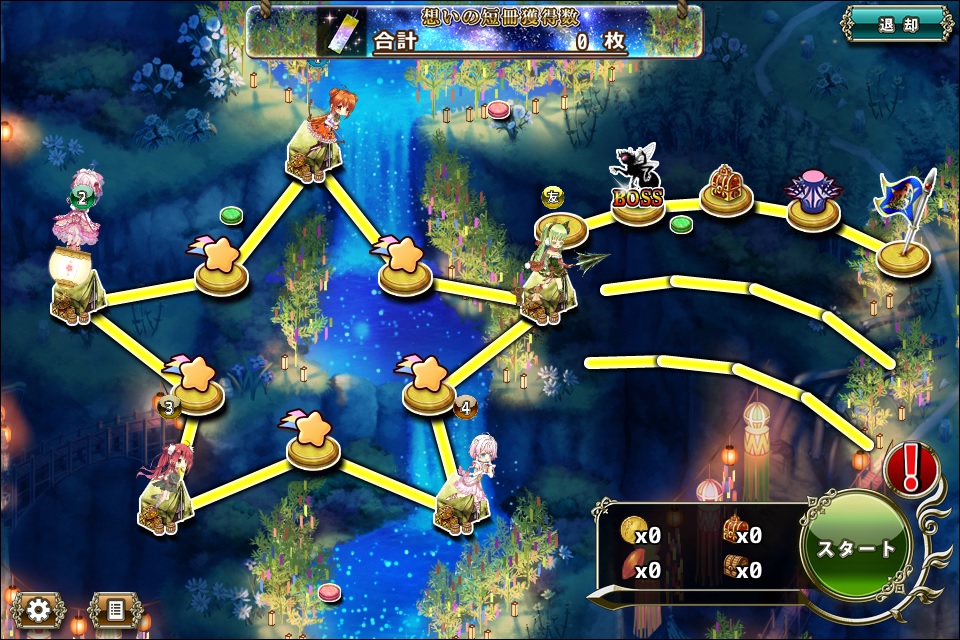Open the gear settings menu

39,609
